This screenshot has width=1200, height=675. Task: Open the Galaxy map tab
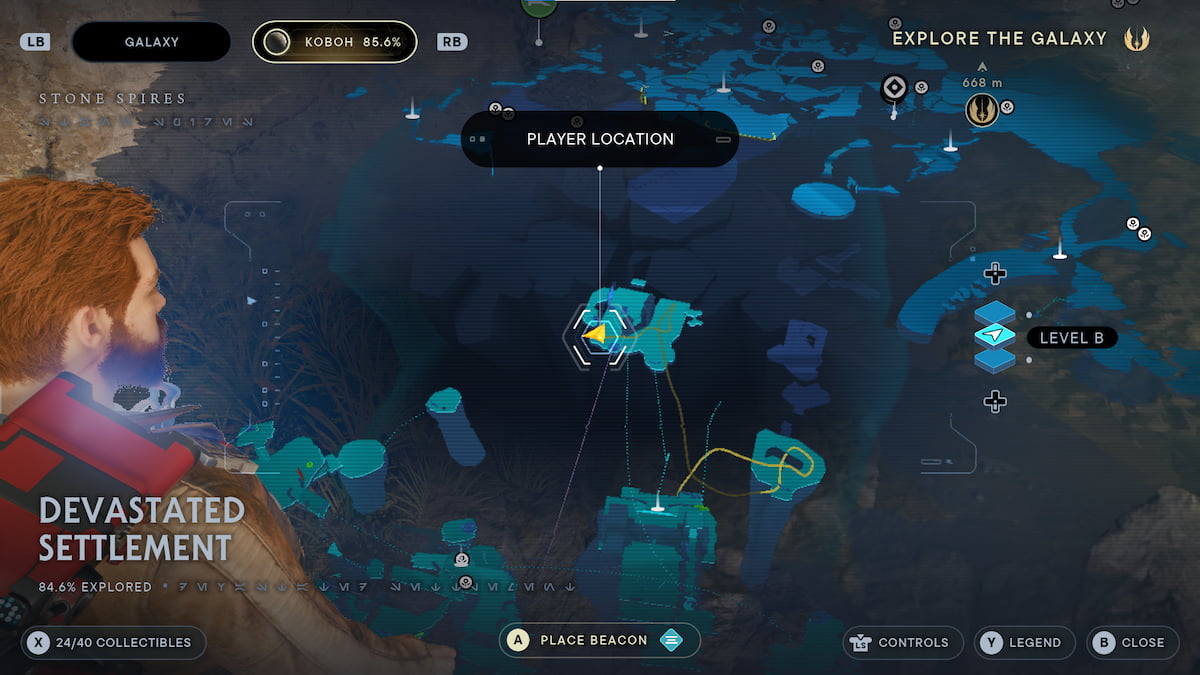[151, 42]
